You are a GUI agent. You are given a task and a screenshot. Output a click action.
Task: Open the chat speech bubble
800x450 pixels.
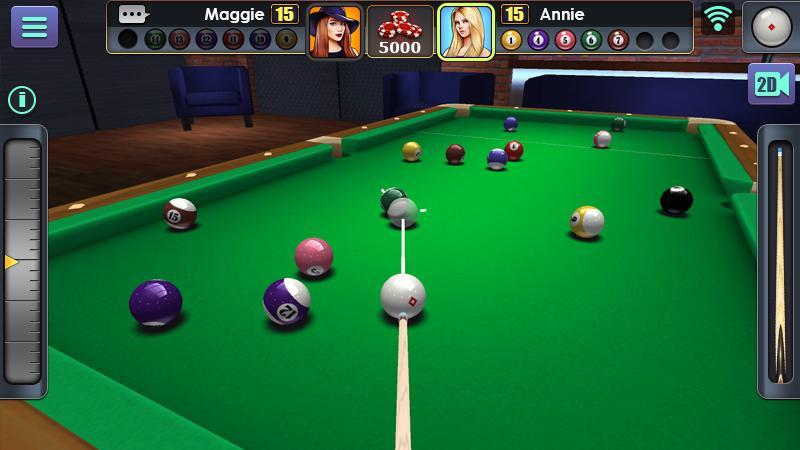pyautogui.click(x=132, y=14)
